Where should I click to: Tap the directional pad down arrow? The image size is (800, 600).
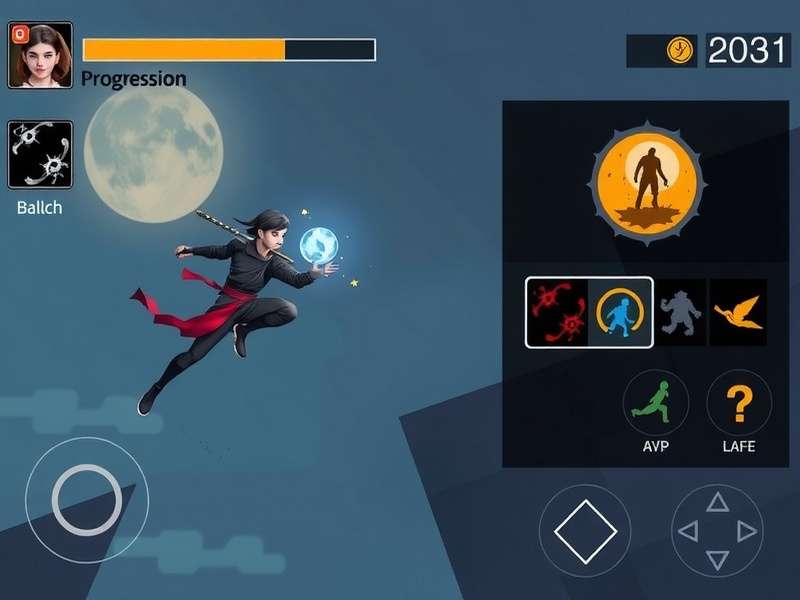click(717, 560)
